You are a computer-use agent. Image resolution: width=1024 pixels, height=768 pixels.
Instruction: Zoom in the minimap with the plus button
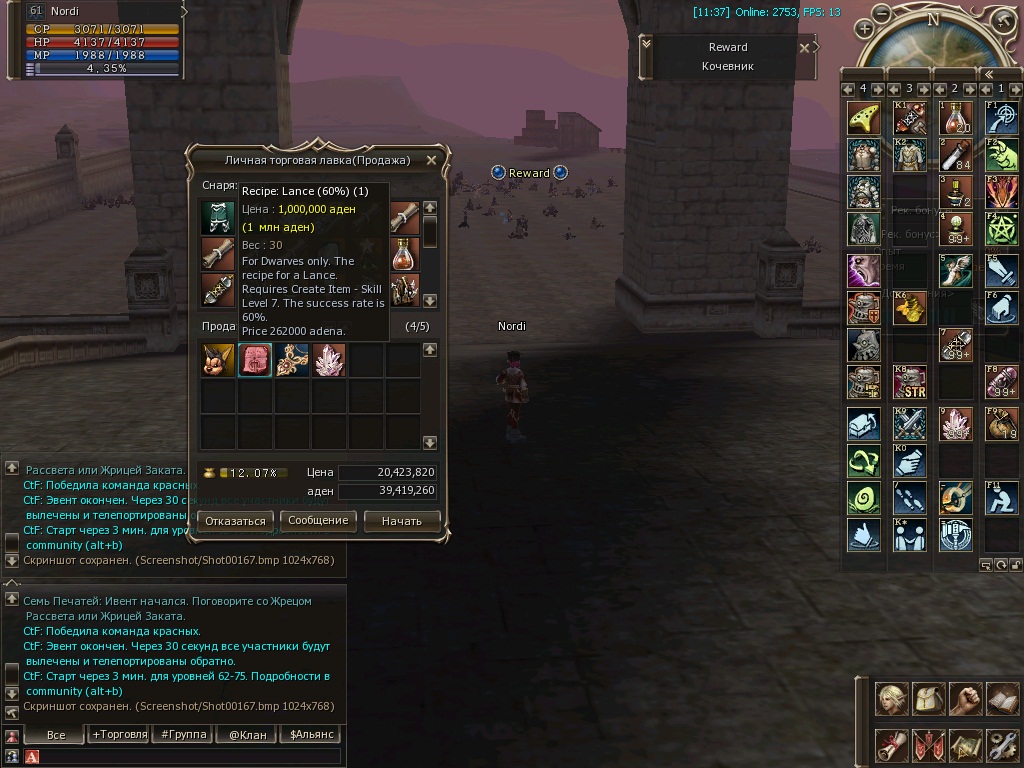pos(865,29)
